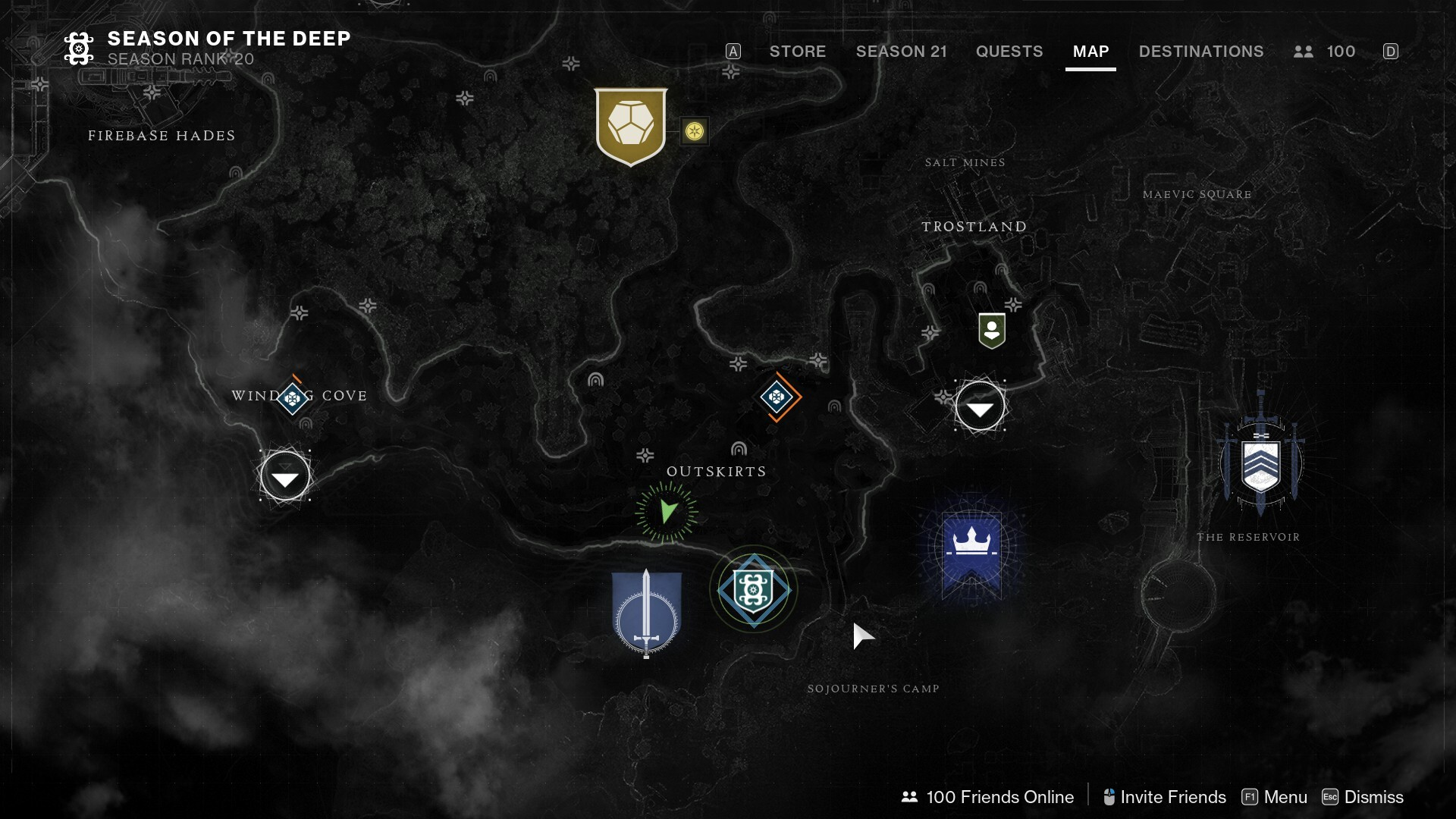Choose the Trostland landing zone marker
The image size is (1456, 819).
point(980,406)
